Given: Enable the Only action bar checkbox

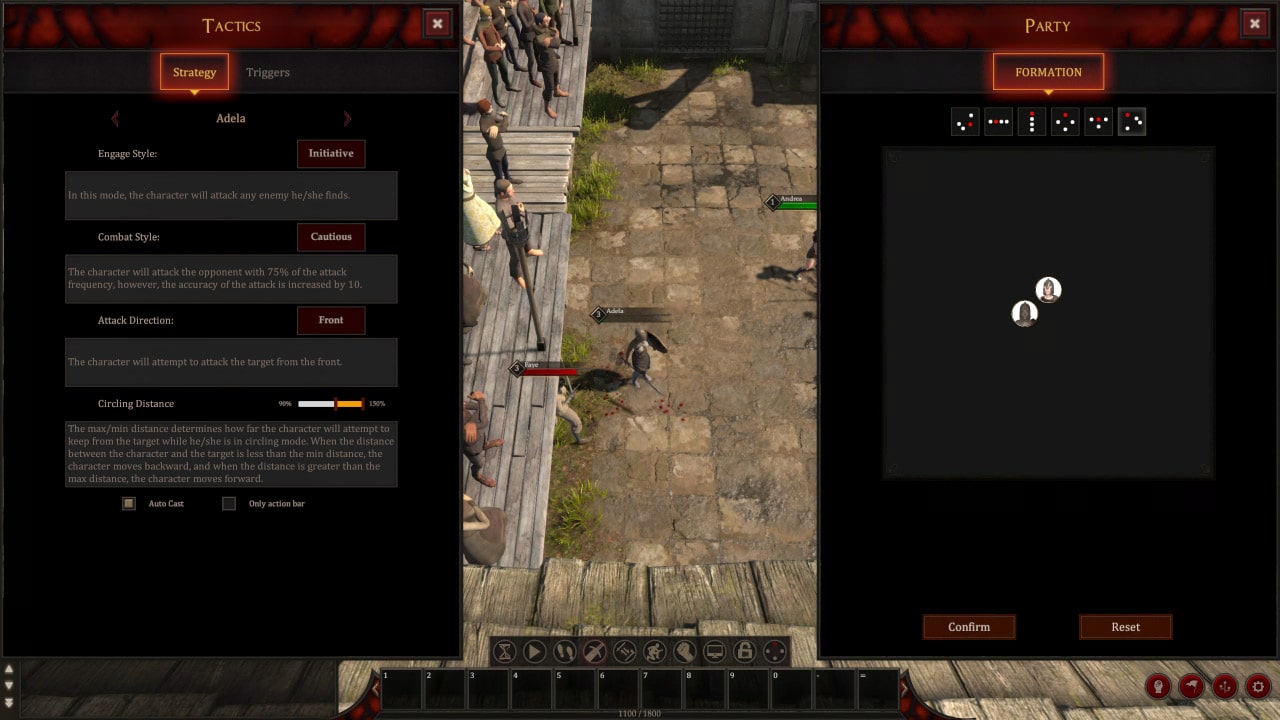Looking at the screenshot, I should tap(229, 504).
